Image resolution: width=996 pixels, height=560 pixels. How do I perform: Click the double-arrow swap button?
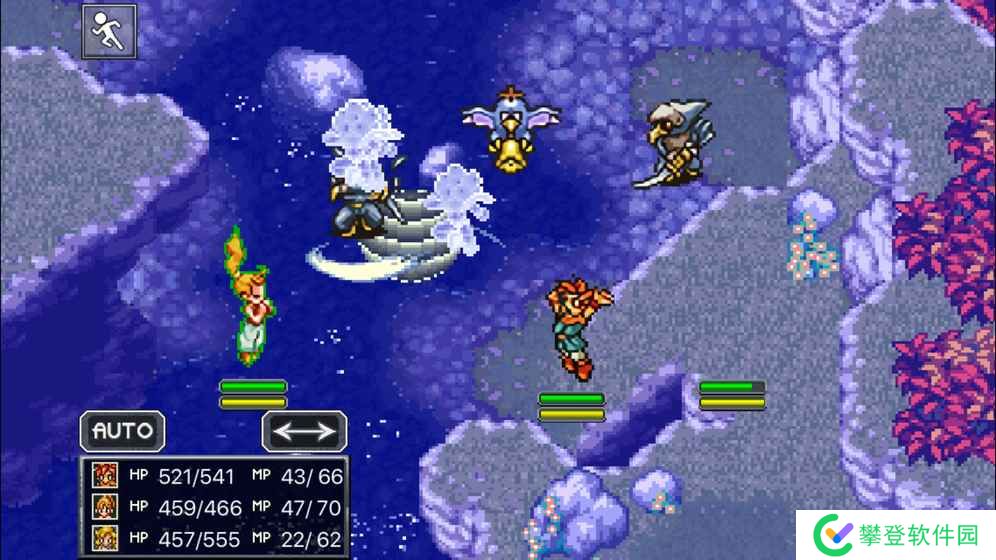304,432
